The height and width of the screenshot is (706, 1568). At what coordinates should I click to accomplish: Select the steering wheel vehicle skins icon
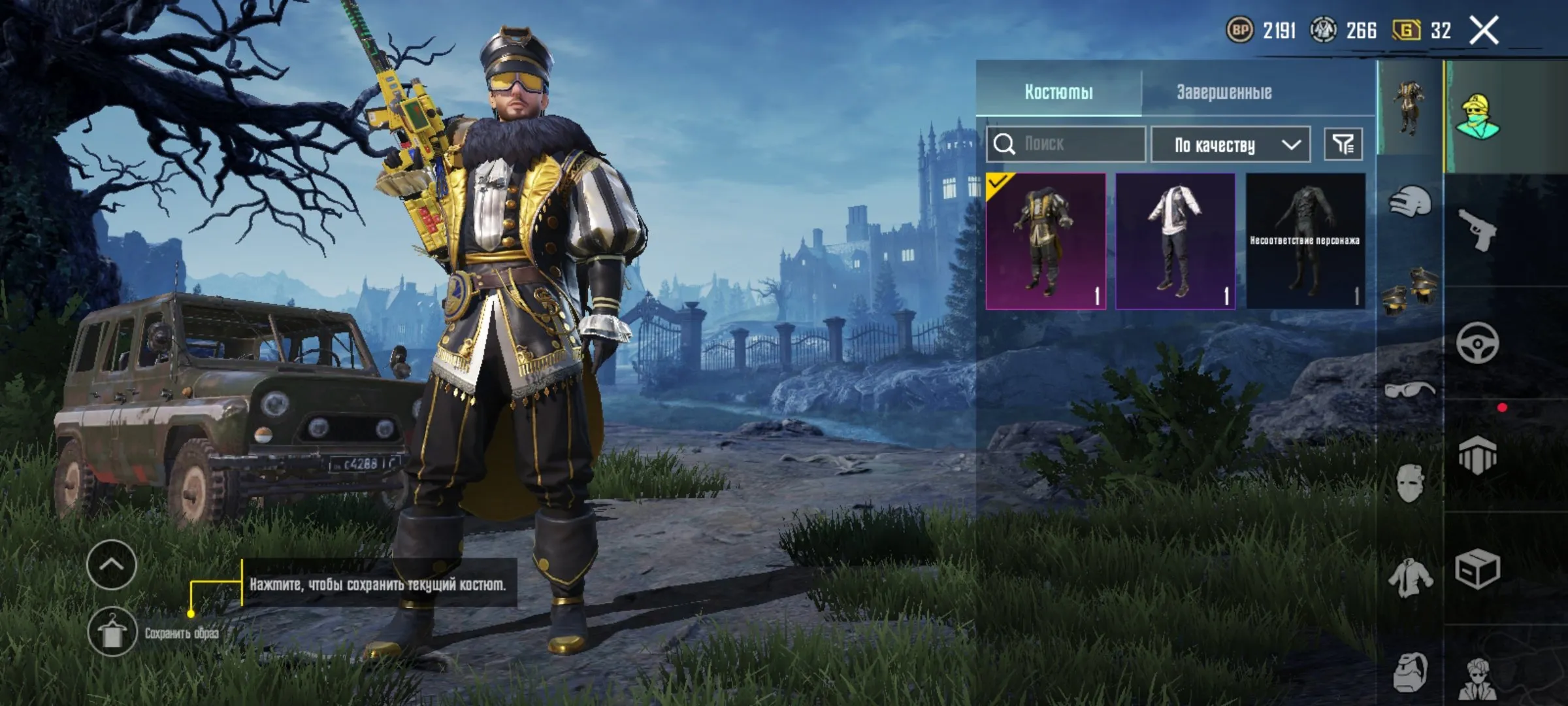tap(1477, 343)
